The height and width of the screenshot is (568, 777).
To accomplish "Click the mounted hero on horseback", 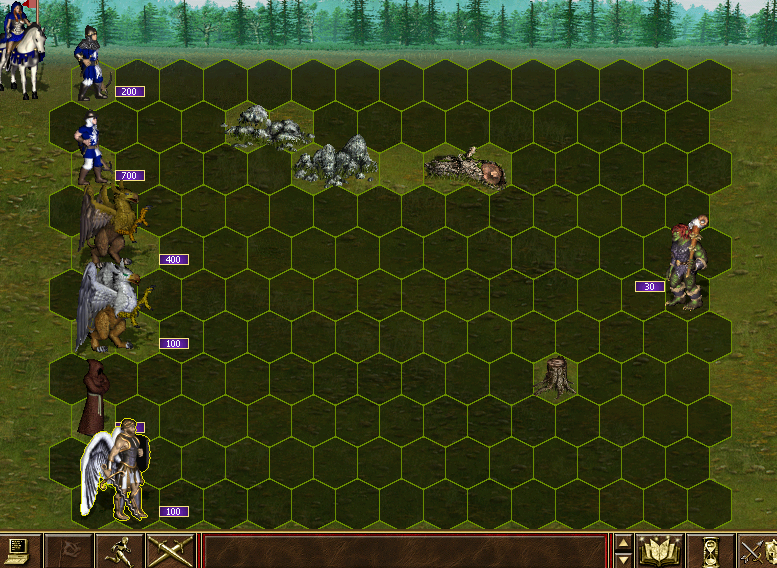I will [24, 45].
